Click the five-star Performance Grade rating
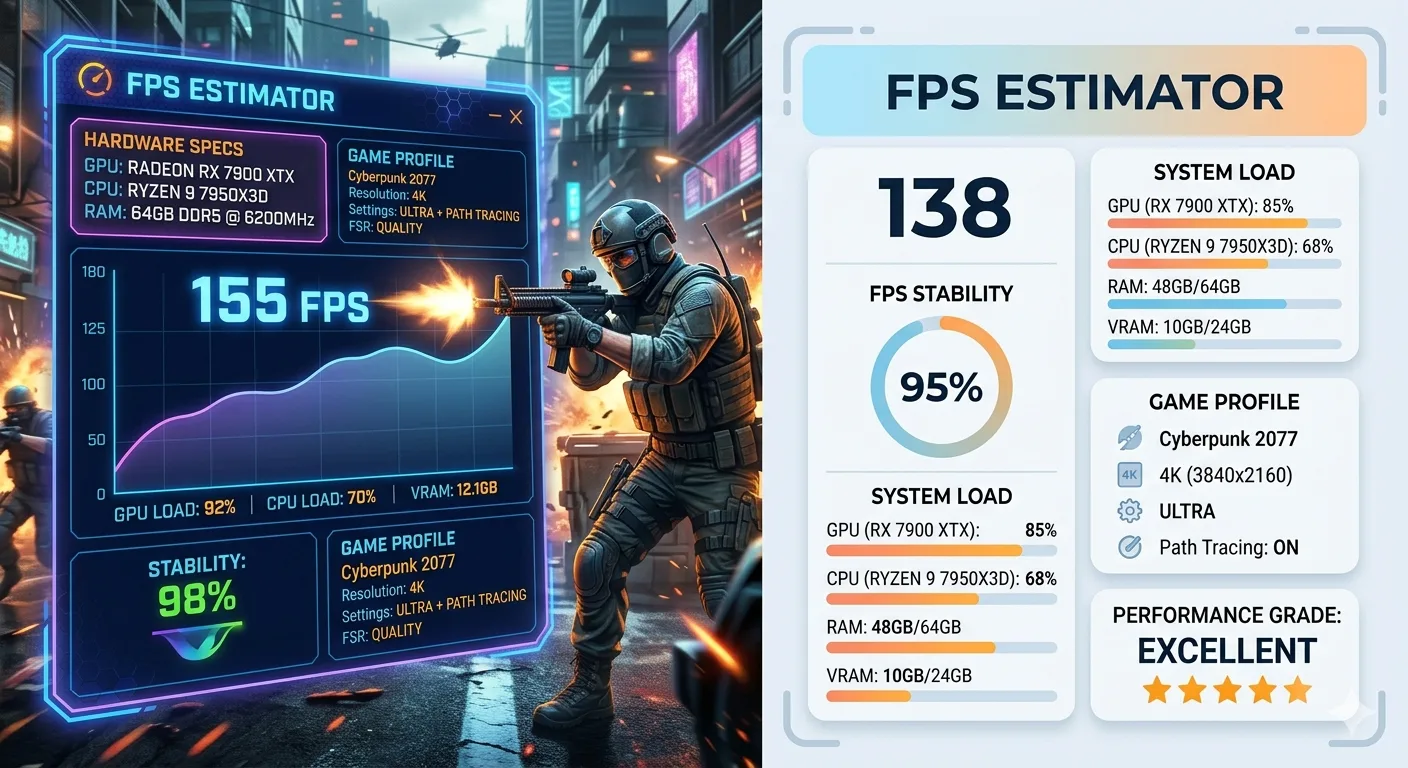1408x768 pixels. 1226,689
